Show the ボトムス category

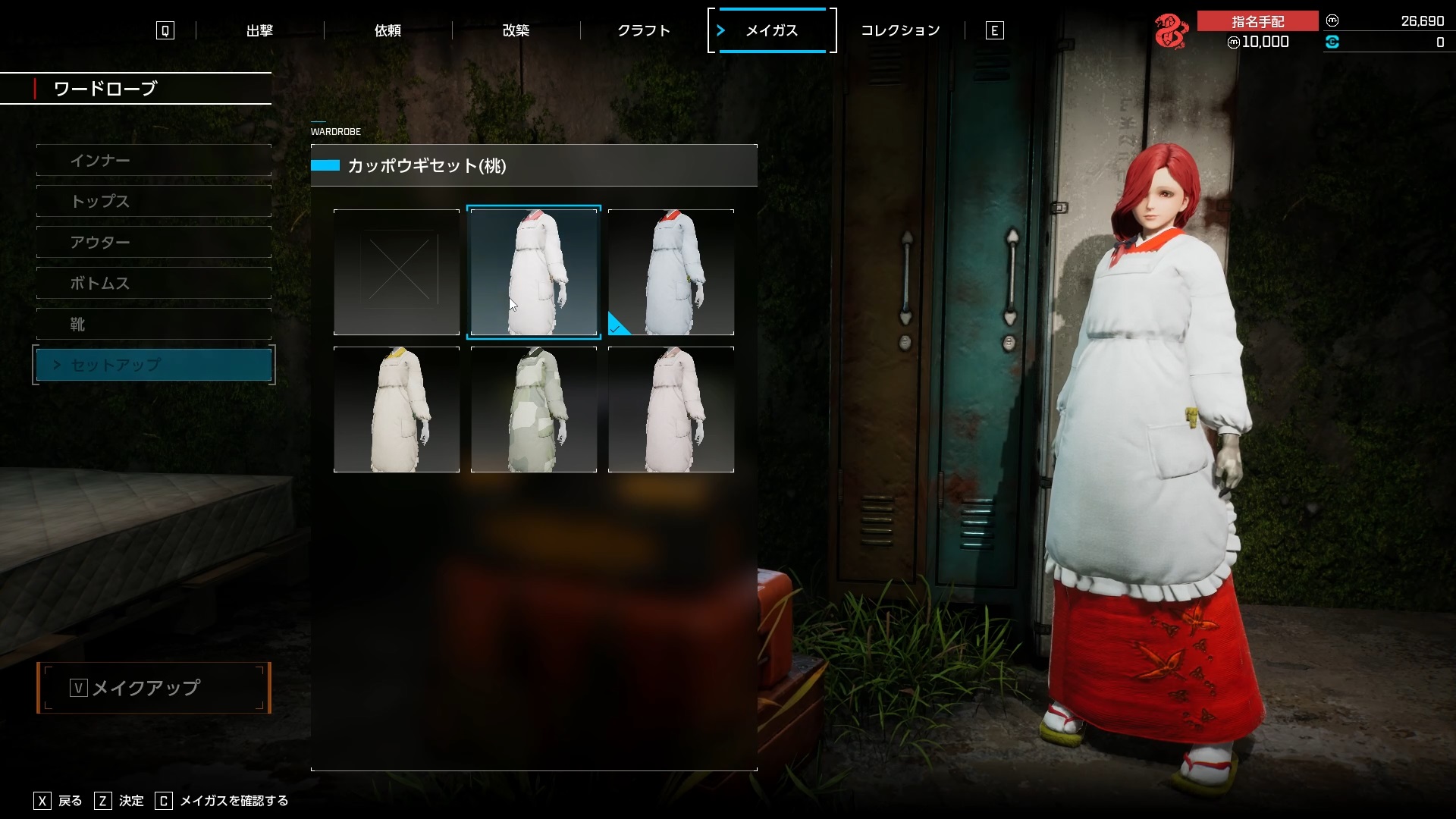click(154, 284)
